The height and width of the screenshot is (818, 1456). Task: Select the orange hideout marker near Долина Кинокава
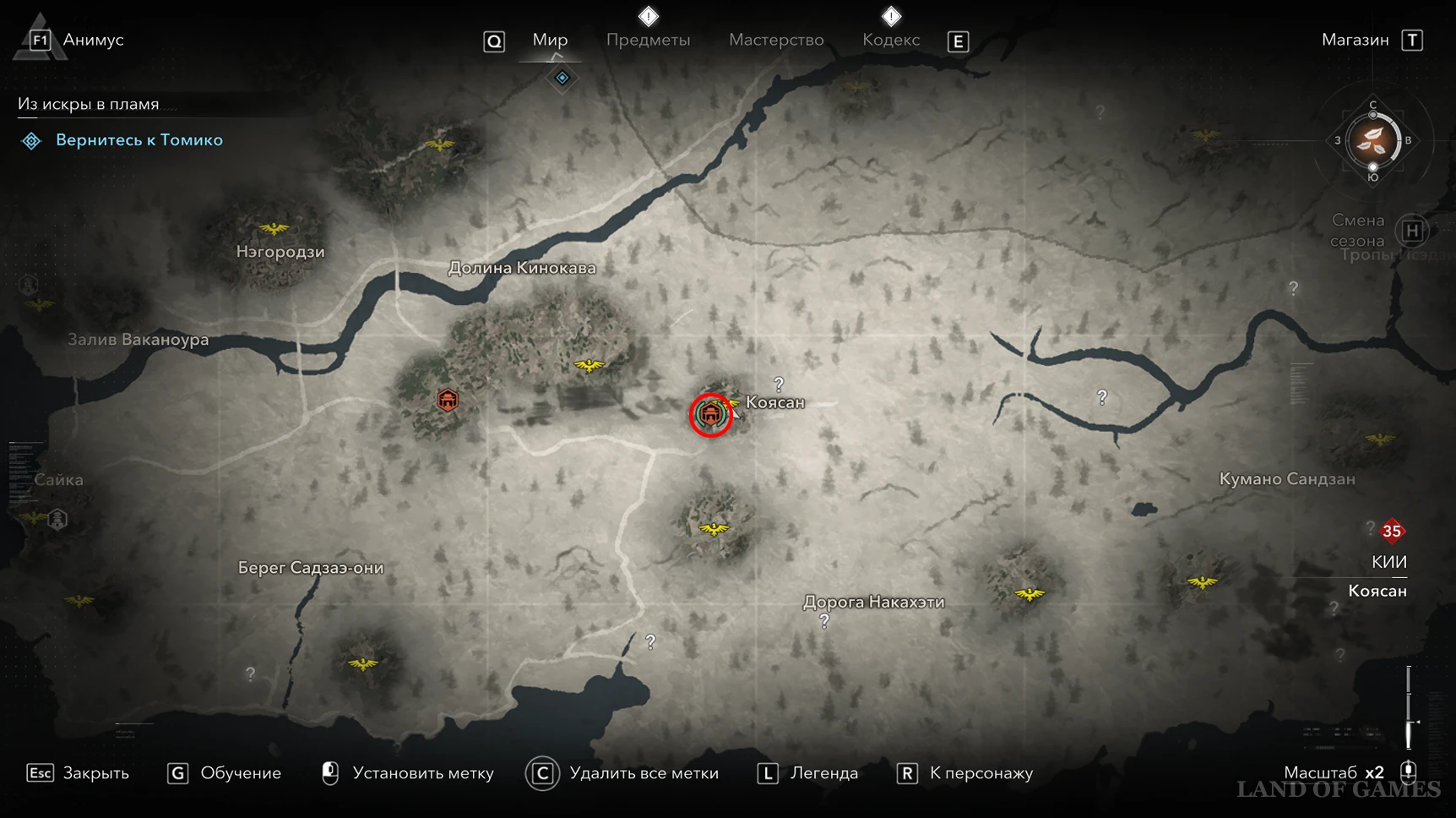[448, 399]
